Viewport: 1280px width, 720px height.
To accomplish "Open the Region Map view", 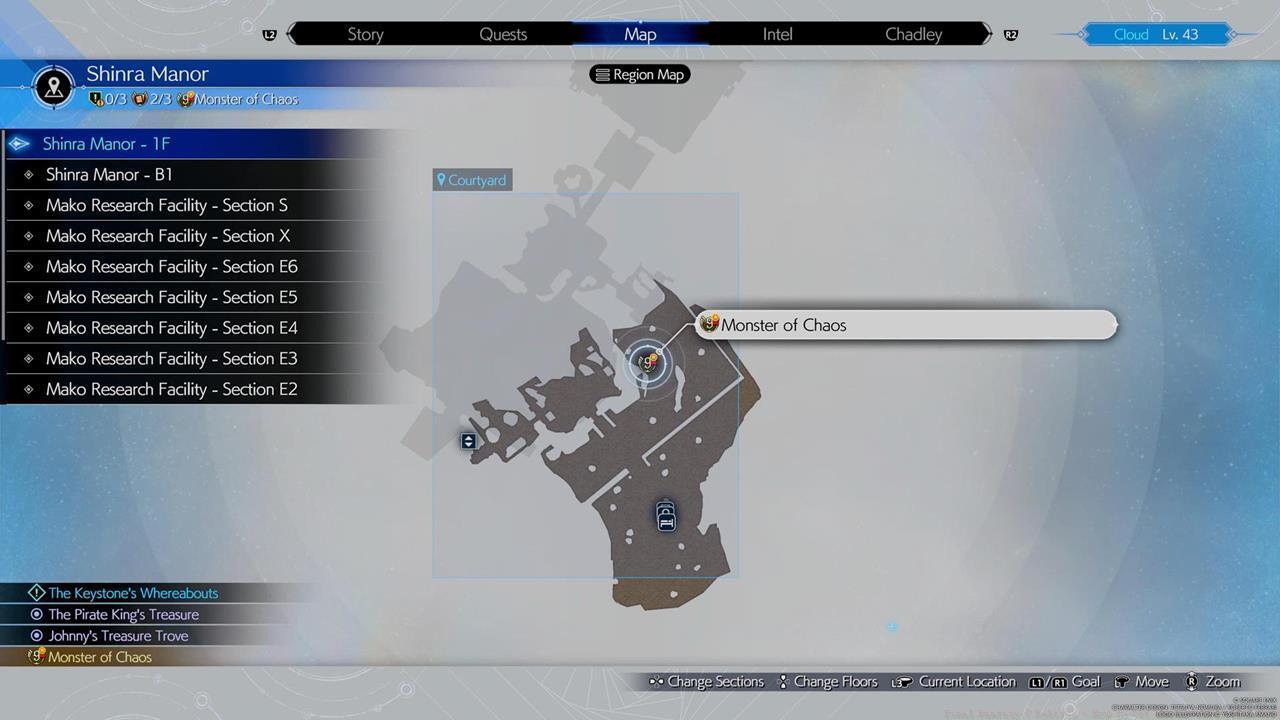I will [x=639, y=74].
